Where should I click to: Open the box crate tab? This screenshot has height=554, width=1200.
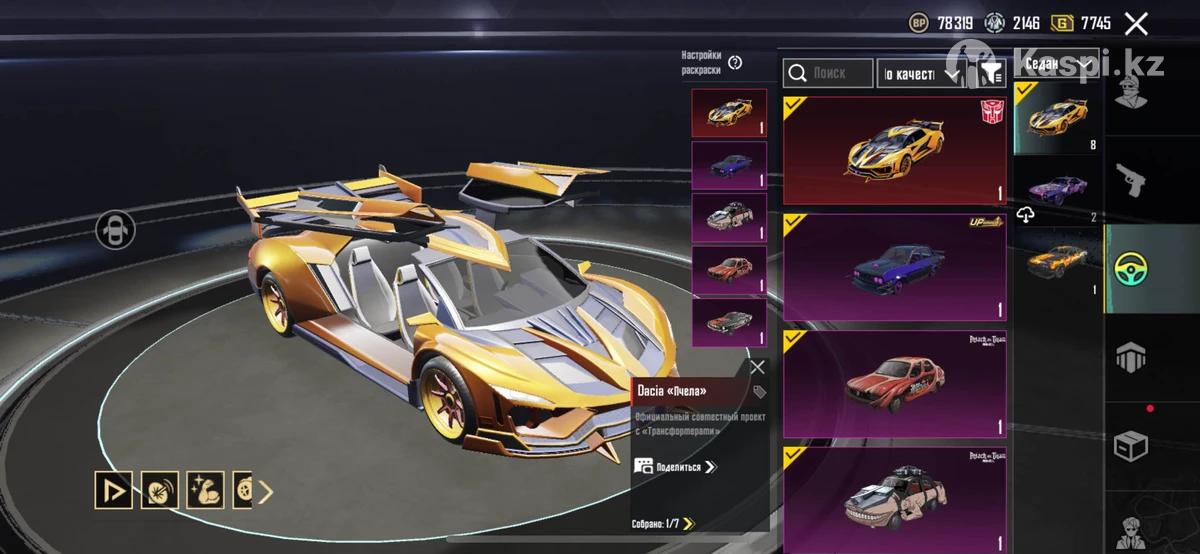click(1130, 446)
